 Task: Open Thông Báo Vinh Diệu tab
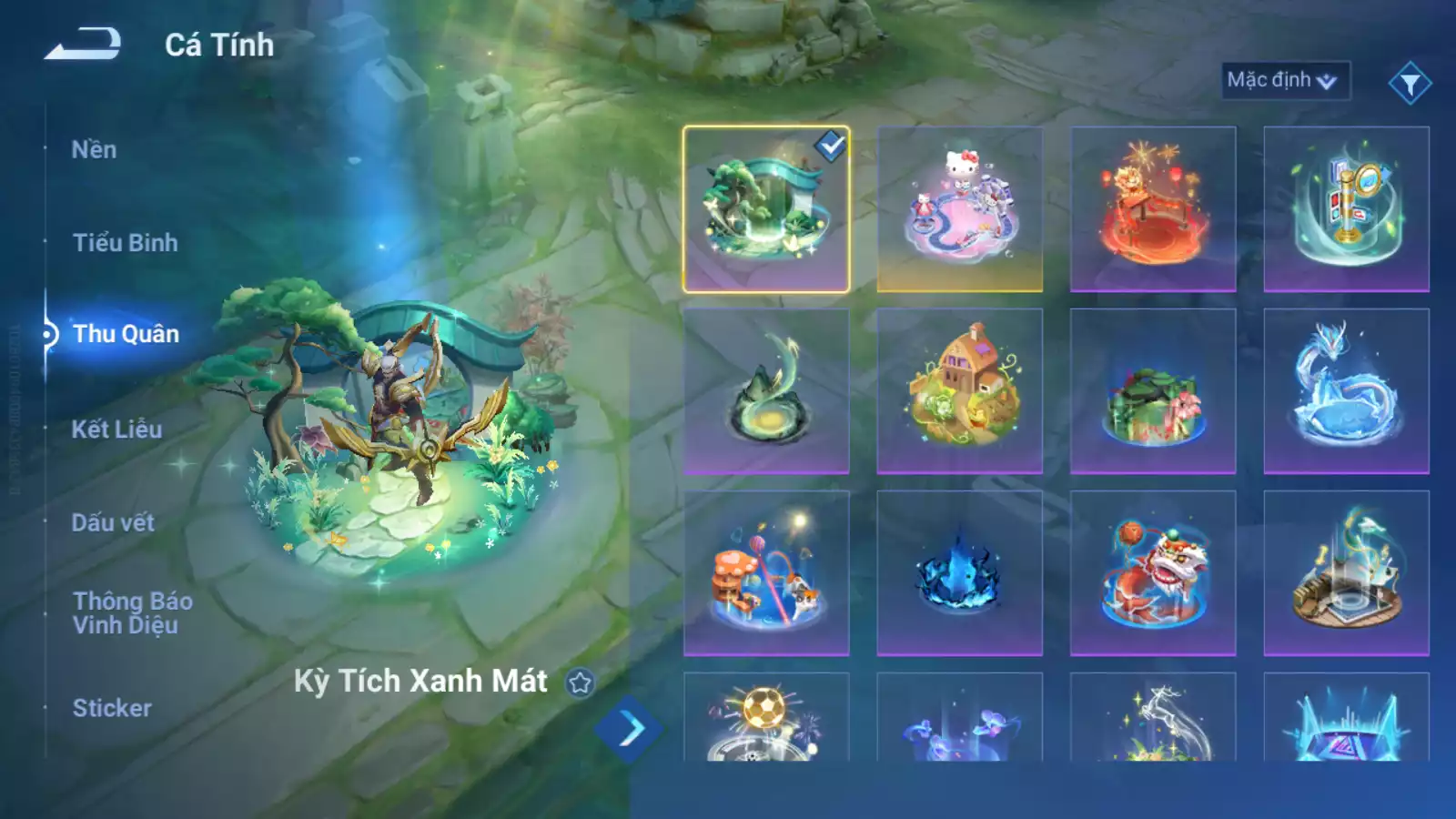(x=132, y=612)
